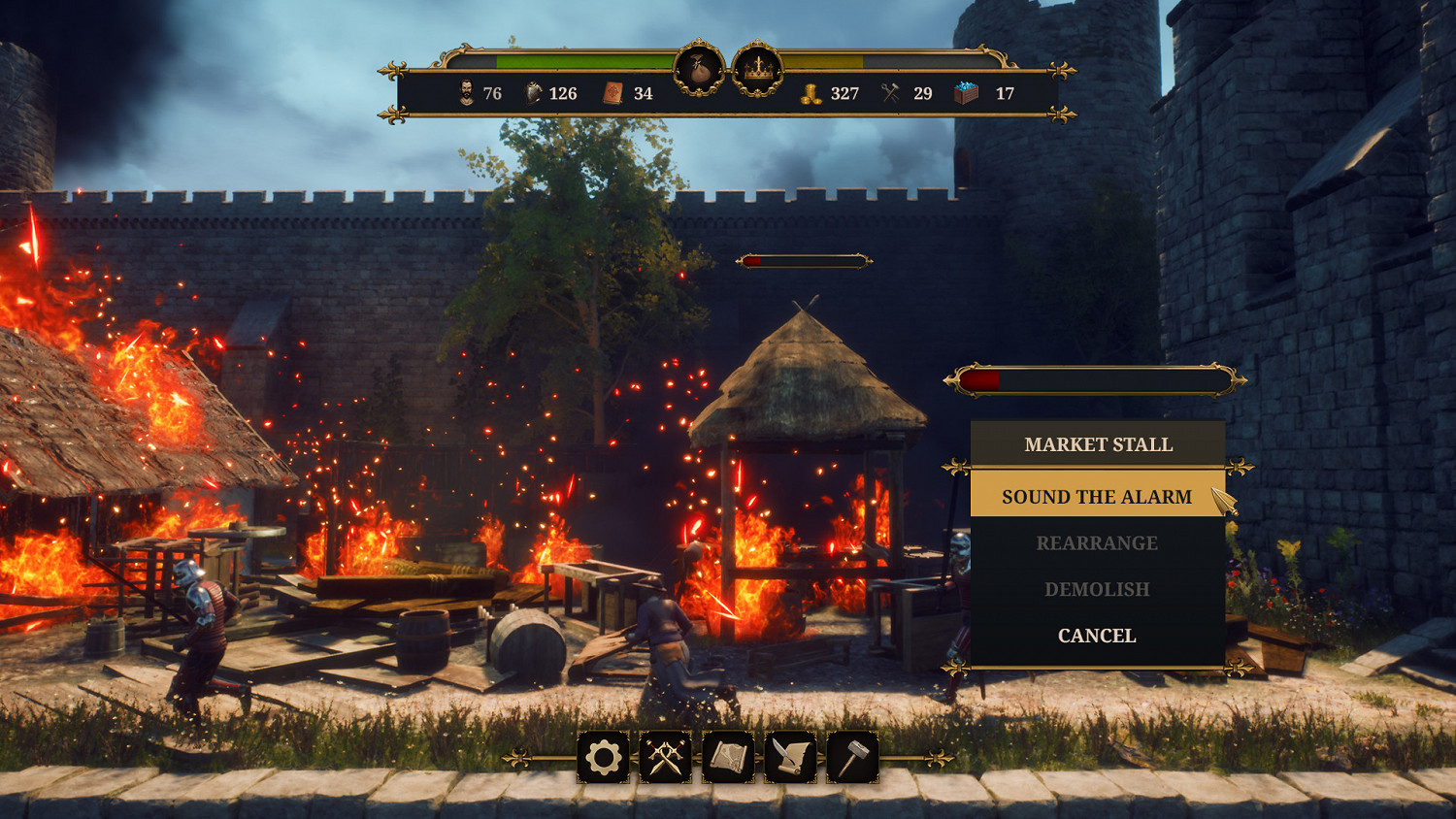1456x819 pixels.
Task: Select Demolish for the Market Stall
Action: [1097, 589]
